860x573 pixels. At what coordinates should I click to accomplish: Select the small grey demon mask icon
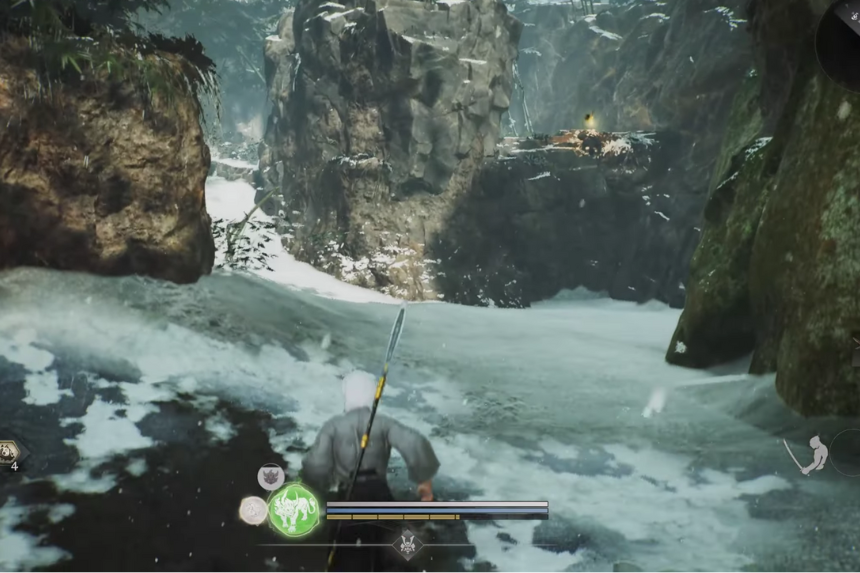click(x=270, y=476)
